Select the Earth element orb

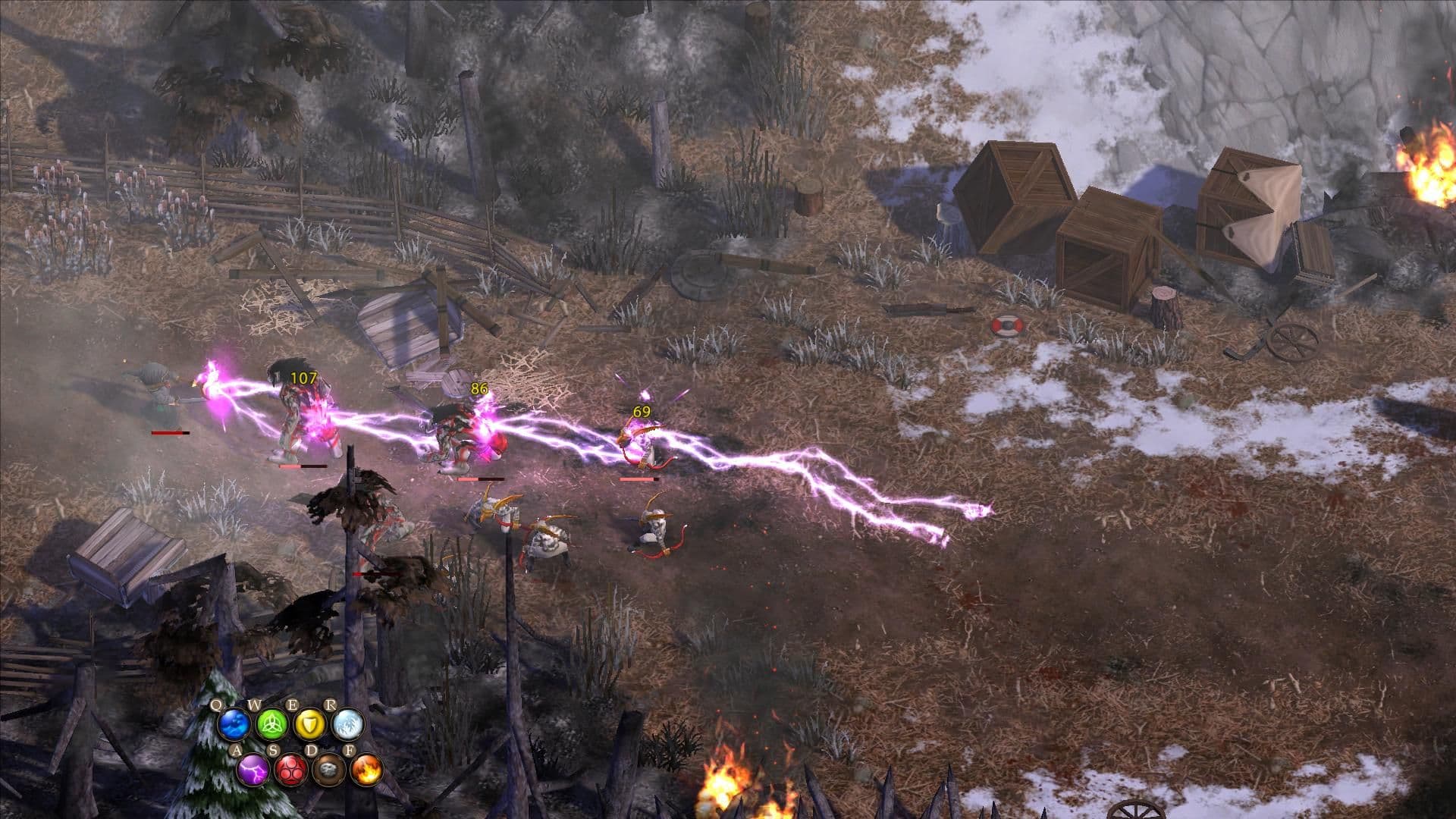coord(329,770)
